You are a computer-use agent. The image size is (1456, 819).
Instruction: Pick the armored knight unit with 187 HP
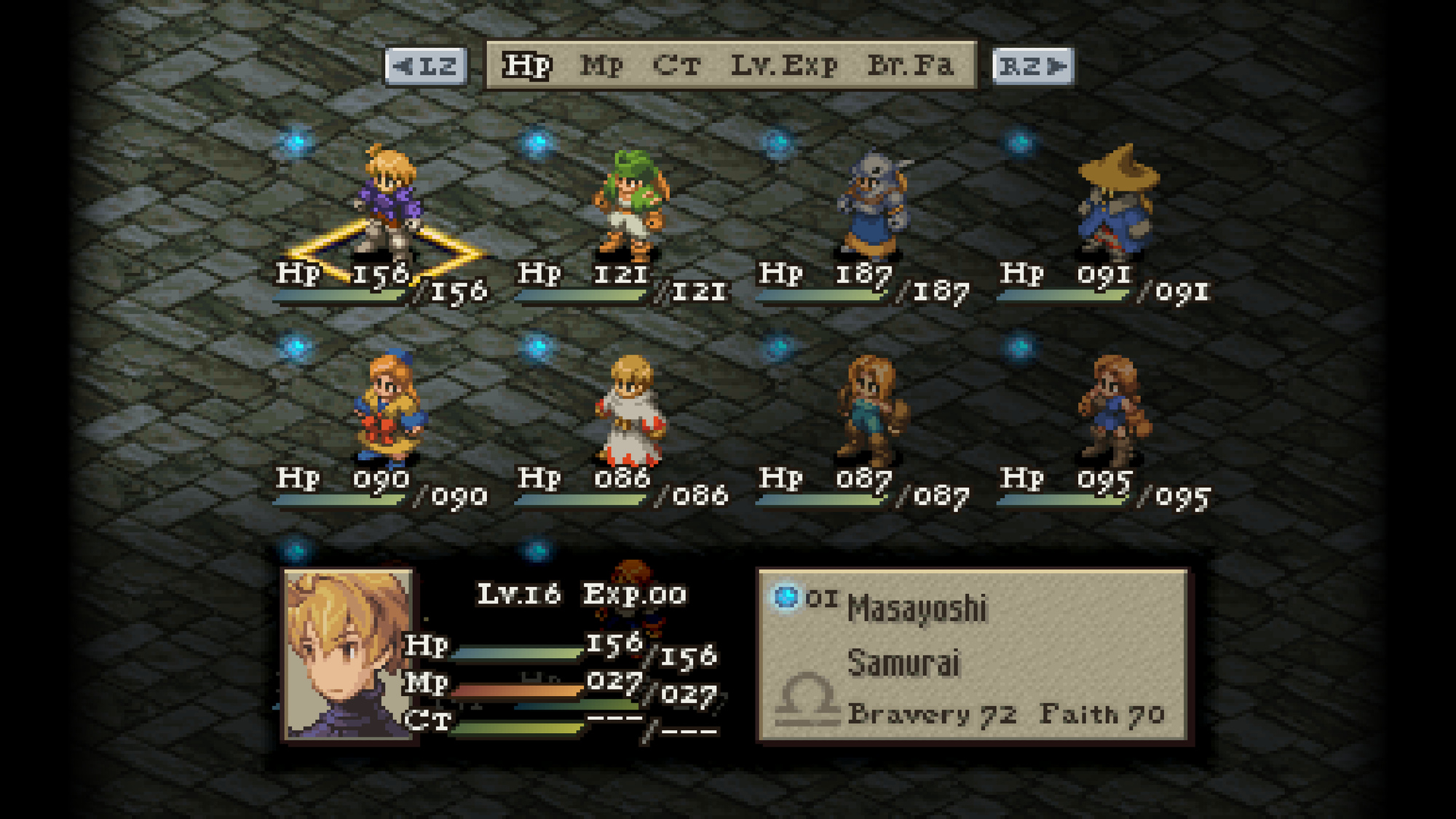tap(872, 204)
